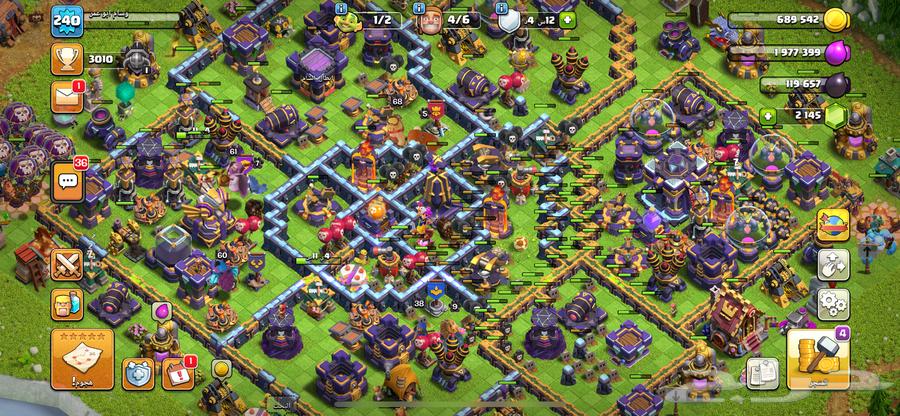The width and height of the screenshot is (900, 416).
Task: Open the army overview barbarian button
Action: 67,305
